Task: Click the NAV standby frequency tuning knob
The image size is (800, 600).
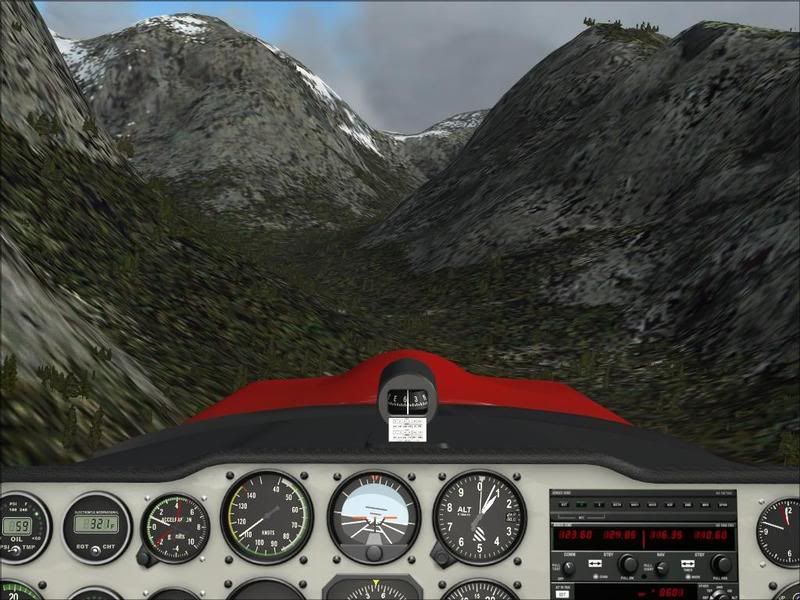Action: tap(721, 563)
